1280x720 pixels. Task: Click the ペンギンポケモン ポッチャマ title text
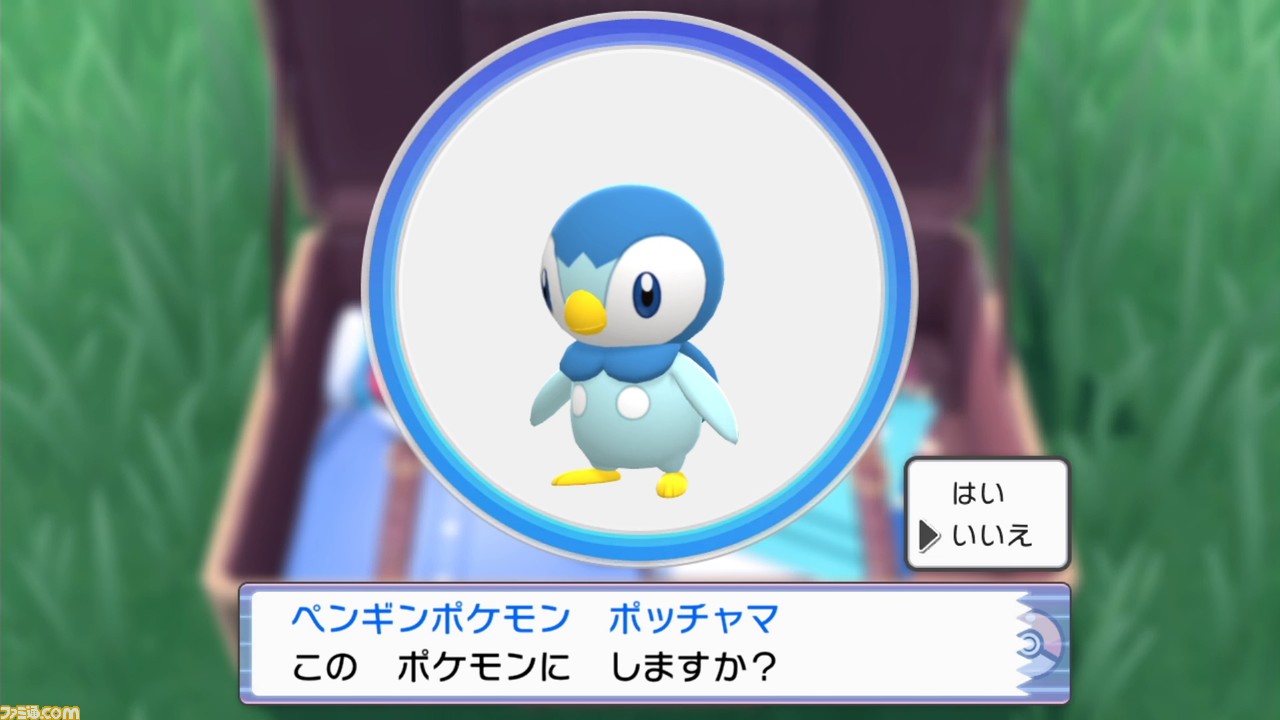click(x=530, y=620)
